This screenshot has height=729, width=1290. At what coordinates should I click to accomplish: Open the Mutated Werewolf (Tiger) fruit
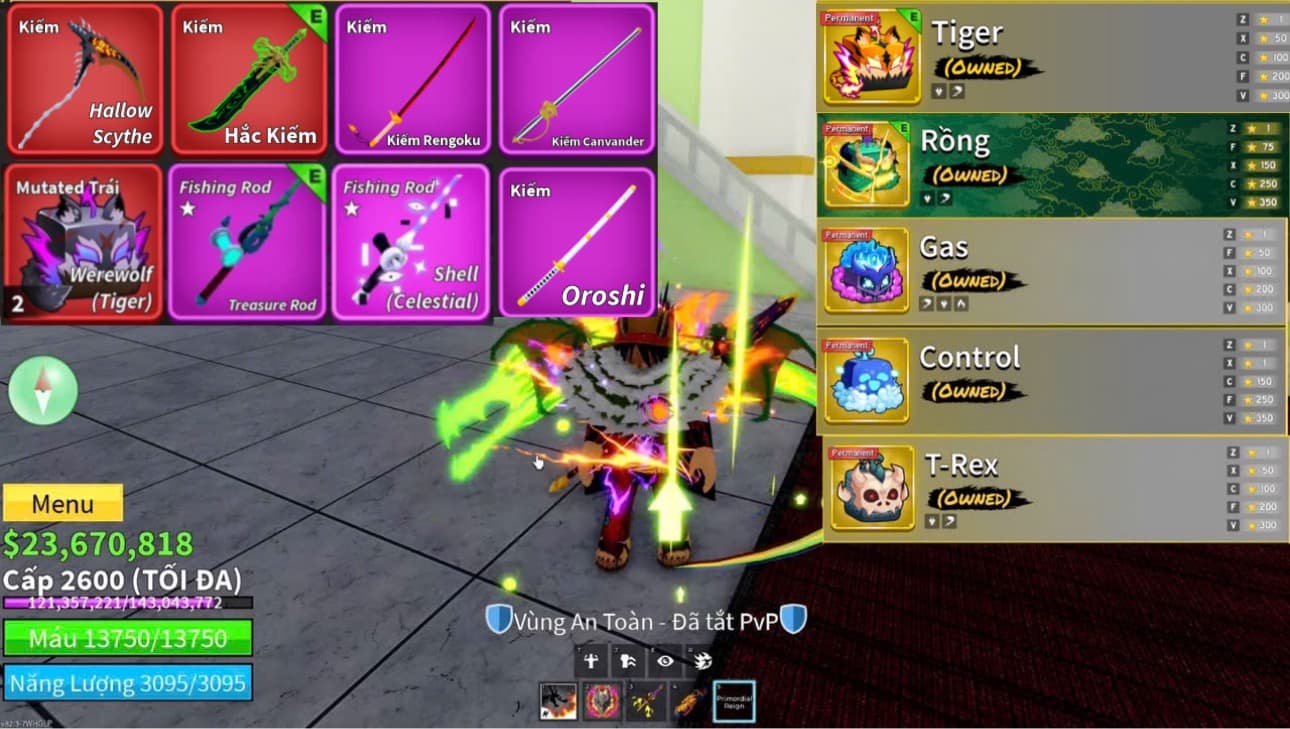pyautogui.click(x=84, y=243)
